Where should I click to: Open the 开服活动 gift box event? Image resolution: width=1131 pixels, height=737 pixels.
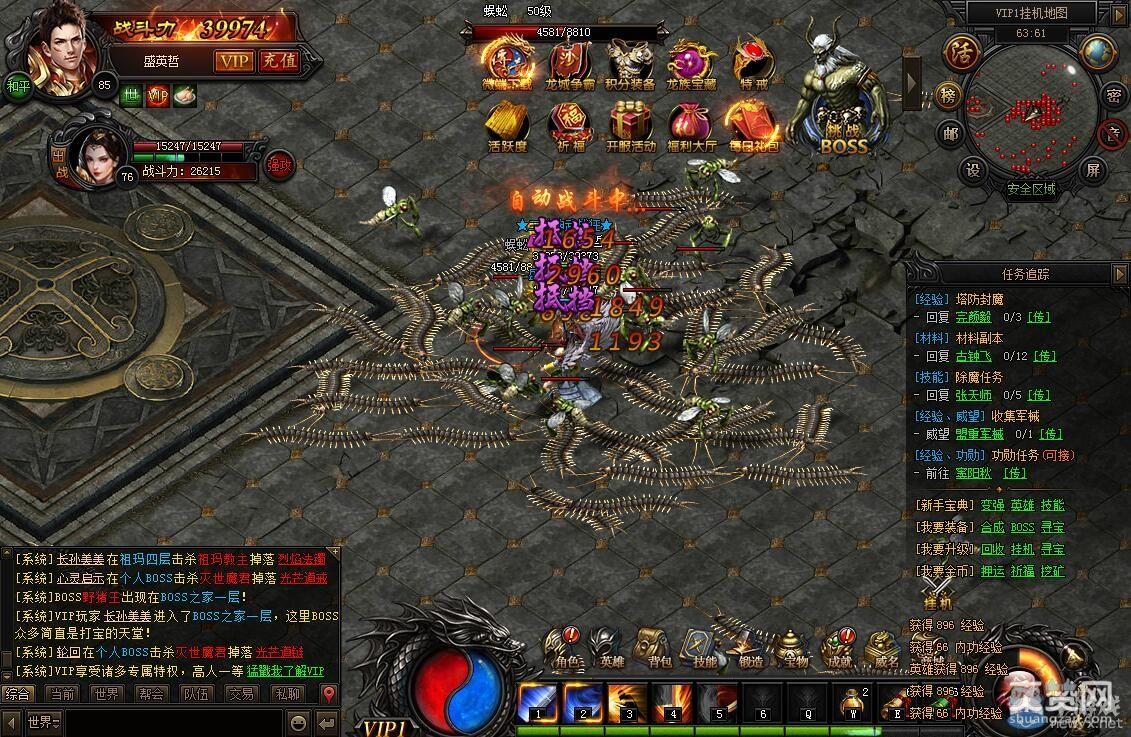[630, 125]
